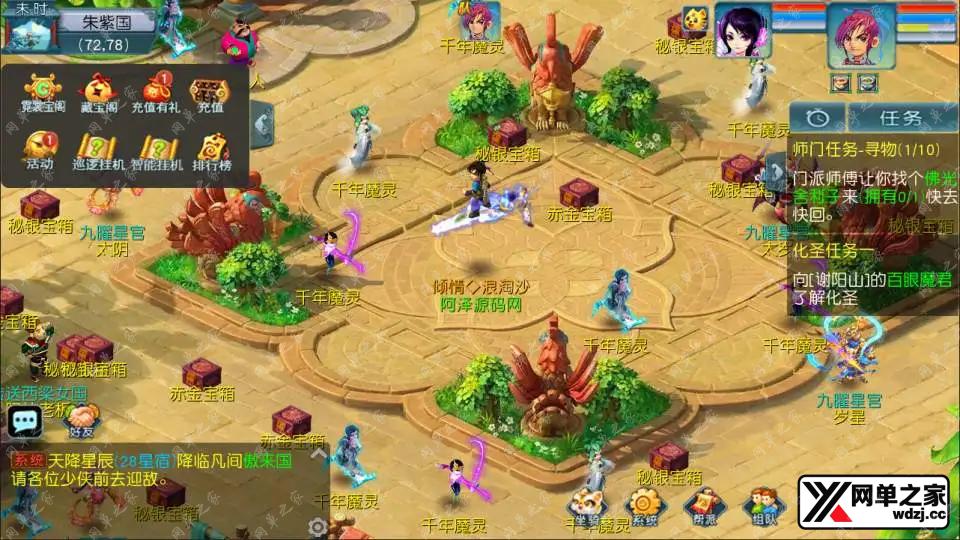Open the 帮派 guild menu
Viewport: 960px width, 540px height.
pyautogui.click(x=704, y=508)
